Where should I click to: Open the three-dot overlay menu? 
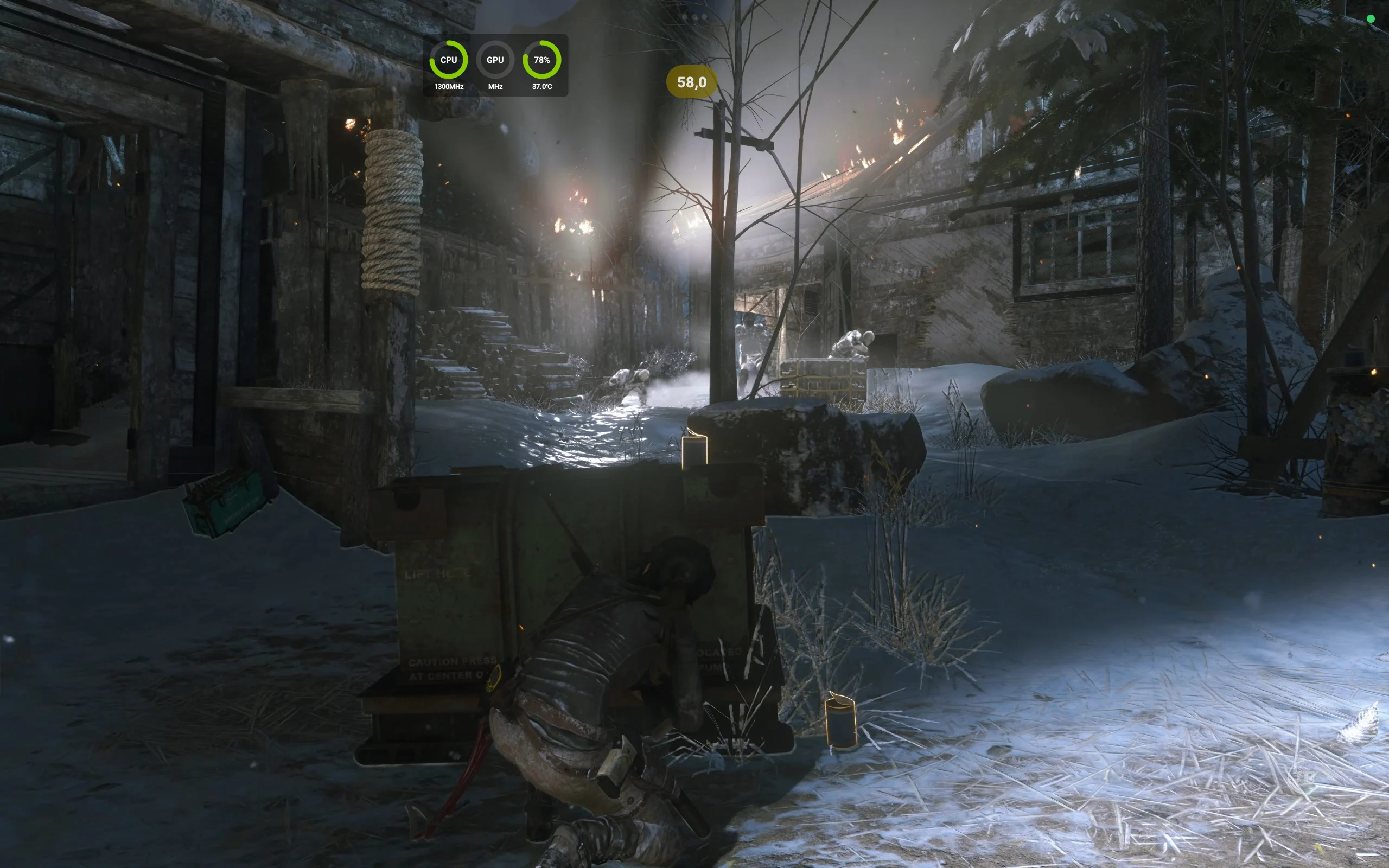694,17
